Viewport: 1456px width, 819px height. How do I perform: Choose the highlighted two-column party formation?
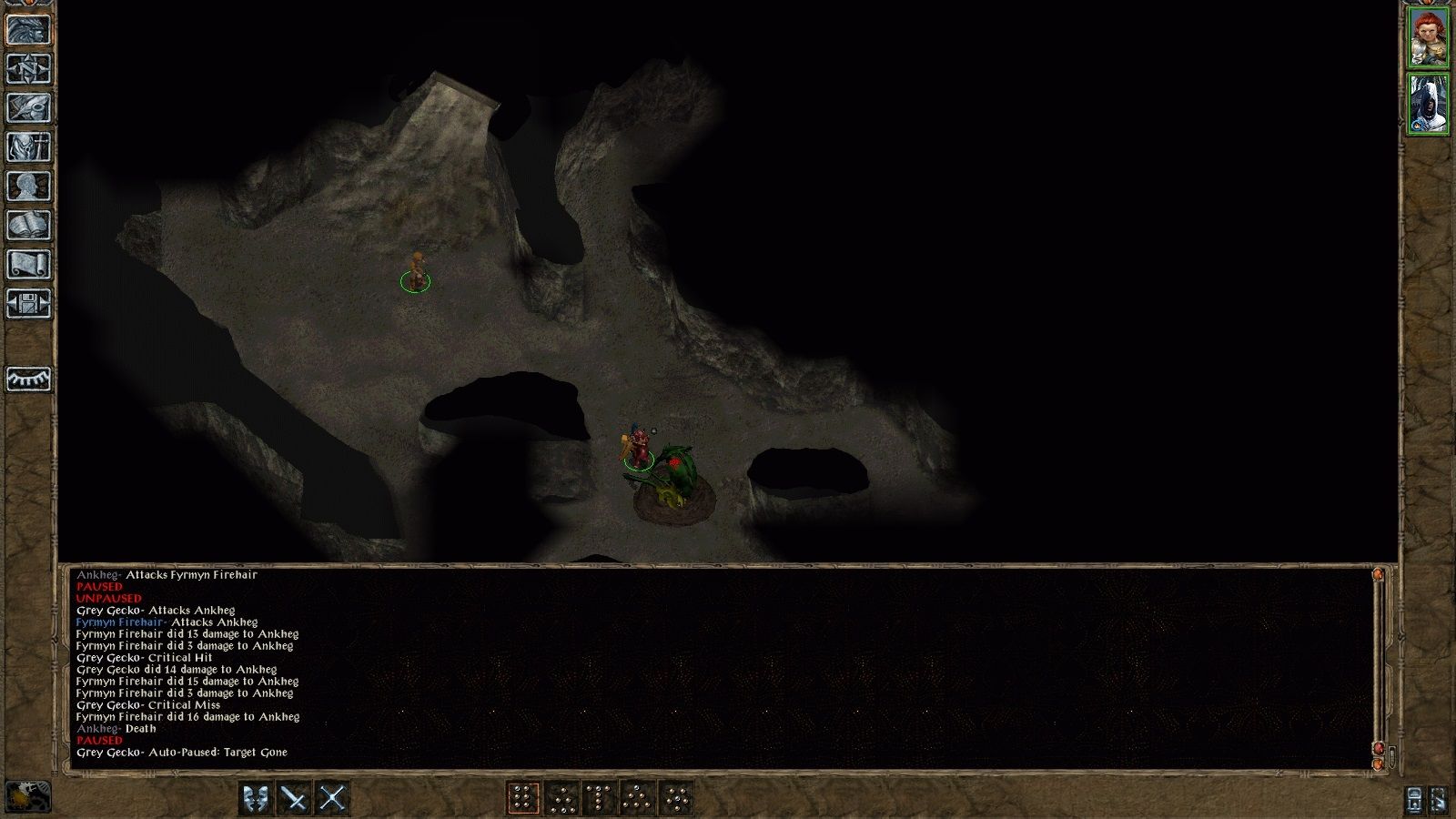[x=522, y=798]
